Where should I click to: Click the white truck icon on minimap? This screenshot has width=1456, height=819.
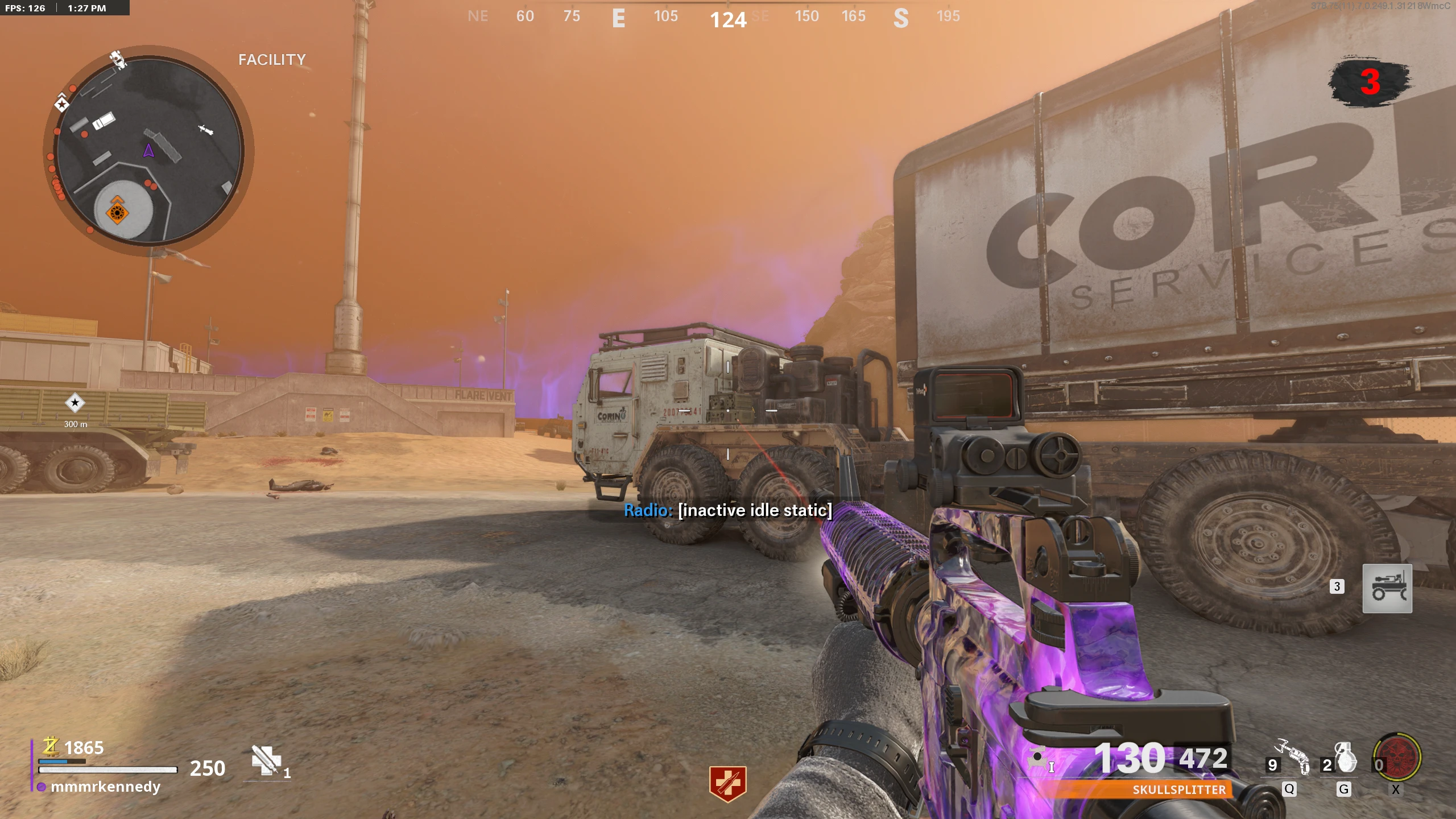coord(104,121)
